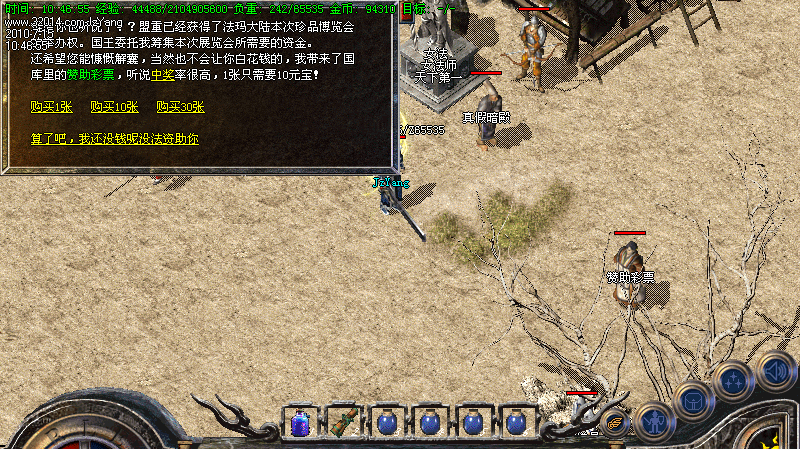This screenshot has height=449, width=800.
Task: Toggle the speaker sound button
Action: click(x=776, y=370)
